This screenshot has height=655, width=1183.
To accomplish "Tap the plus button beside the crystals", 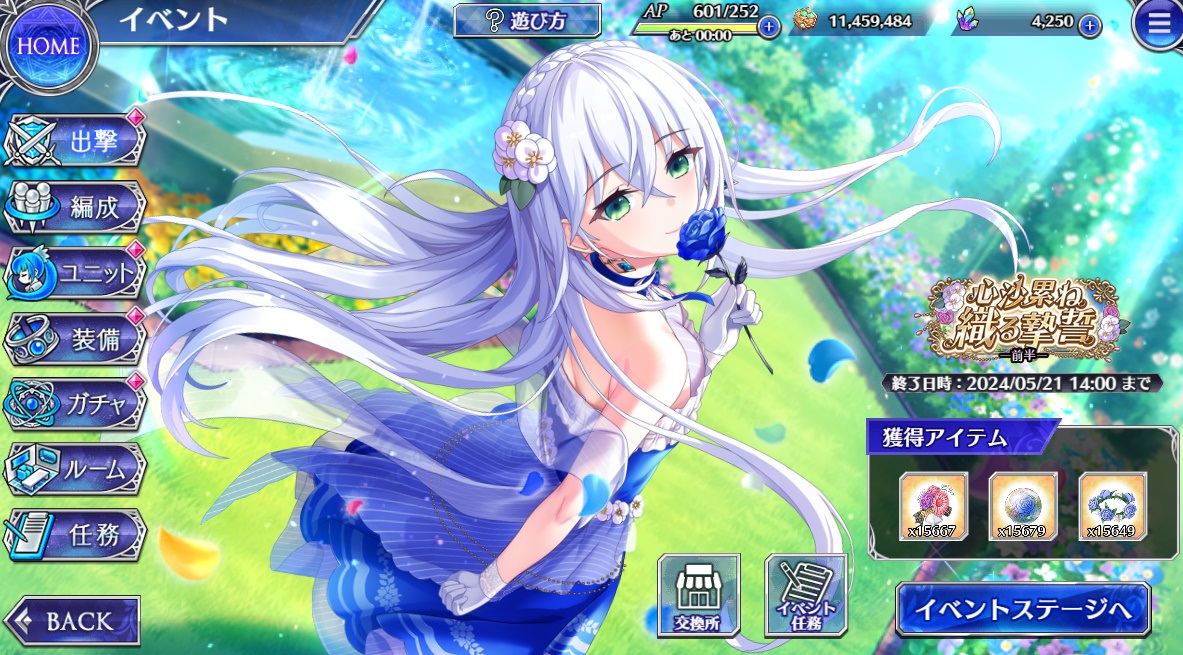I will (1090, 25).
